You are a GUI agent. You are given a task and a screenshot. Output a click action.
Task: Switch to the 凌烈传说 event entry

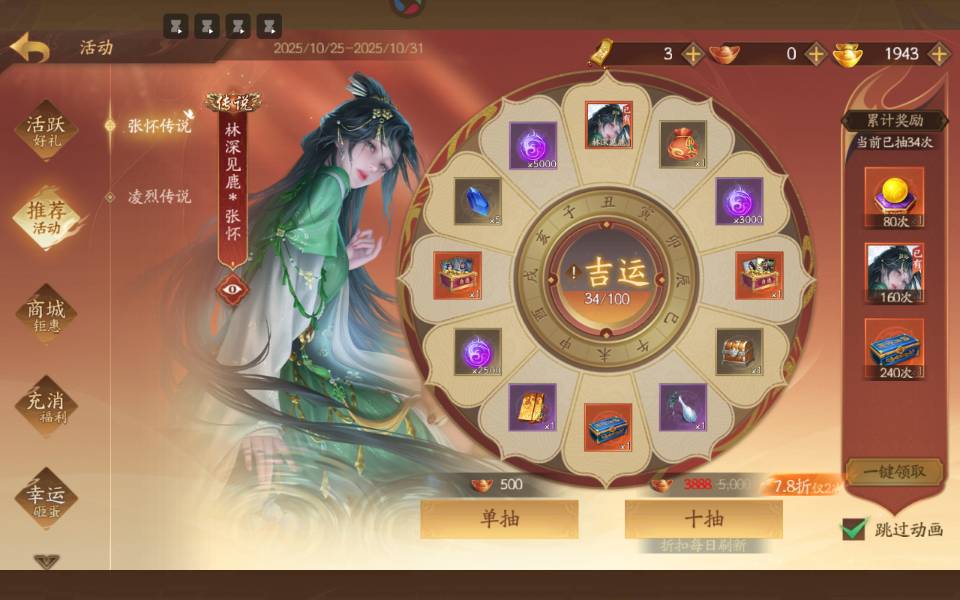[x=158, y=197]
